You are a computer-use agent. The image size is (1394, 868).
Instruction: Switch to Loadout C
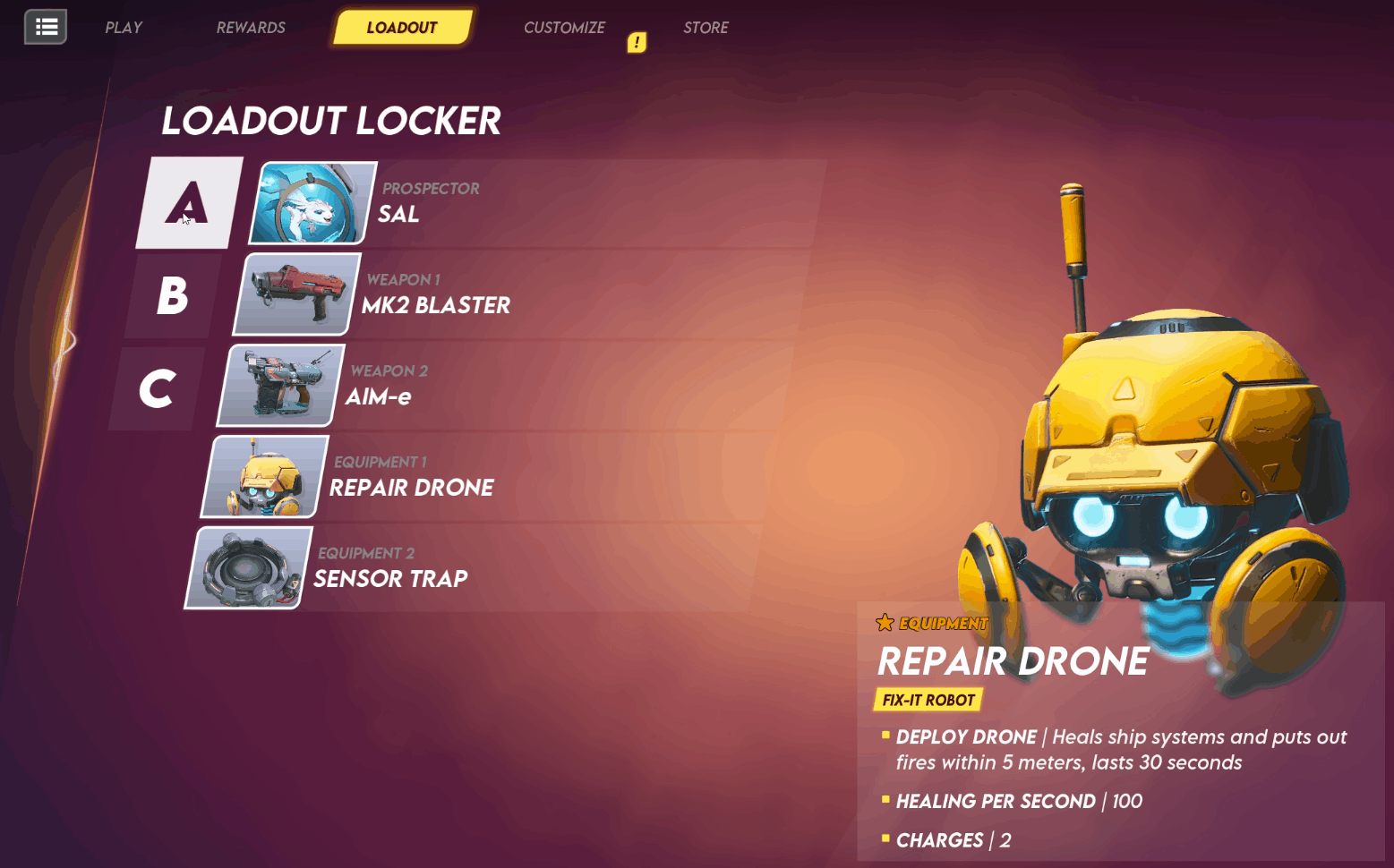[x=158, y=387]
